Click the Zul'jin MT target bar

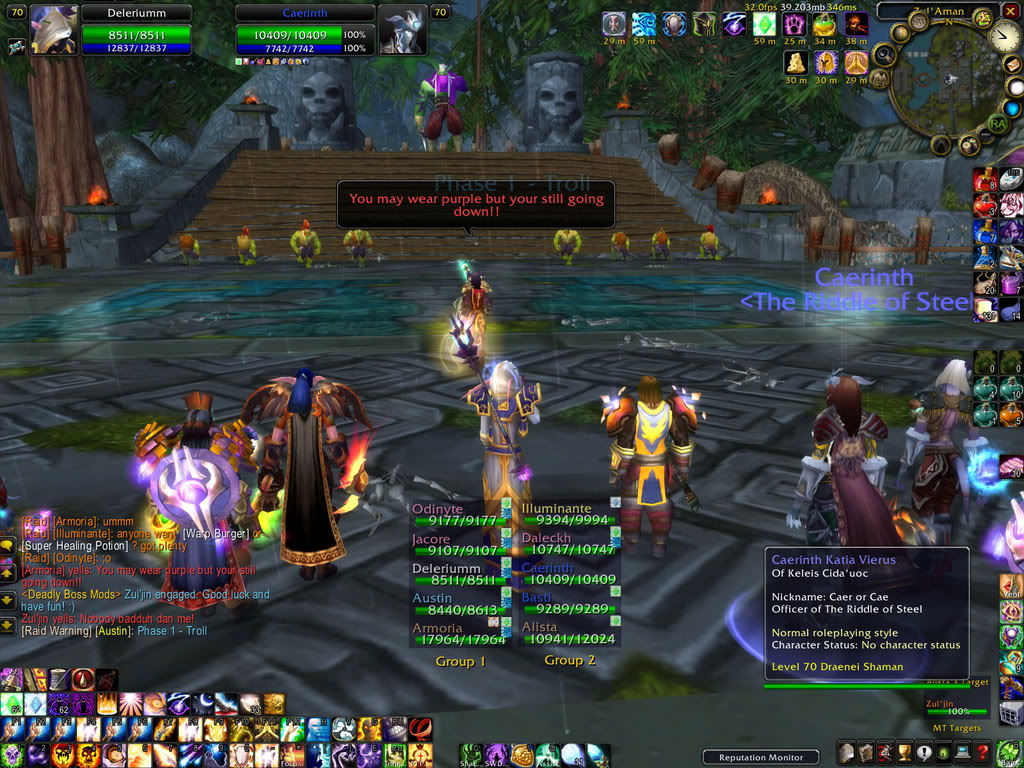[x=956, y=710]
